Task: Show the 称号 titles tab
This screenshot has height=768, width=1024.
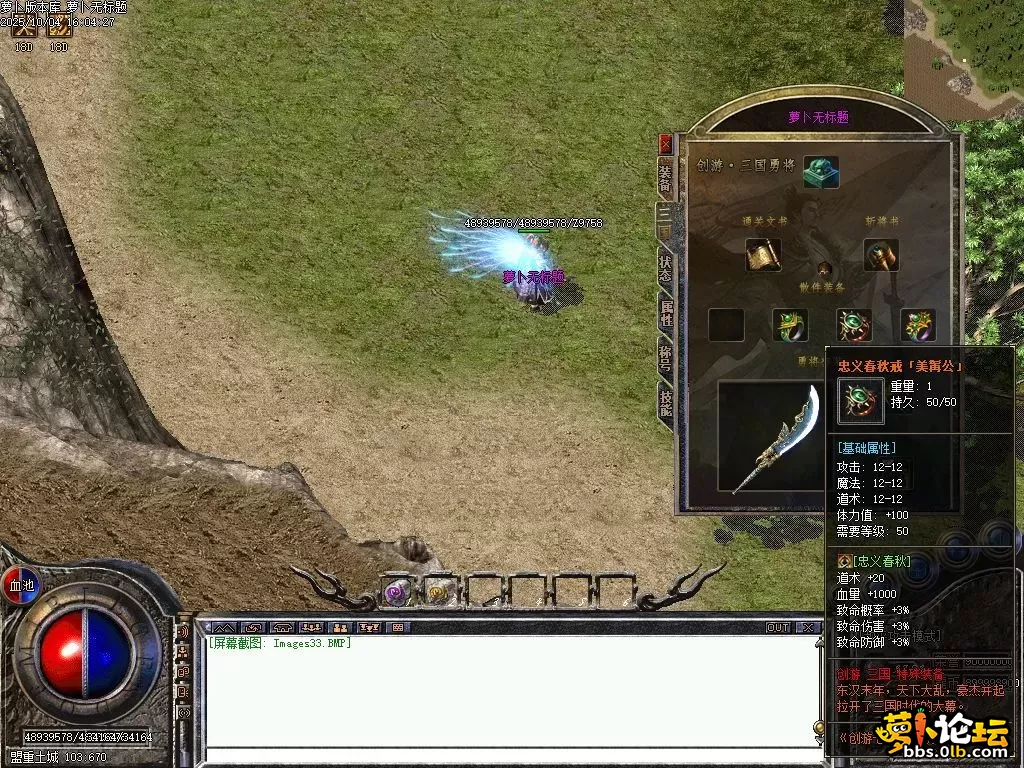Action: (x=666, y=357)
